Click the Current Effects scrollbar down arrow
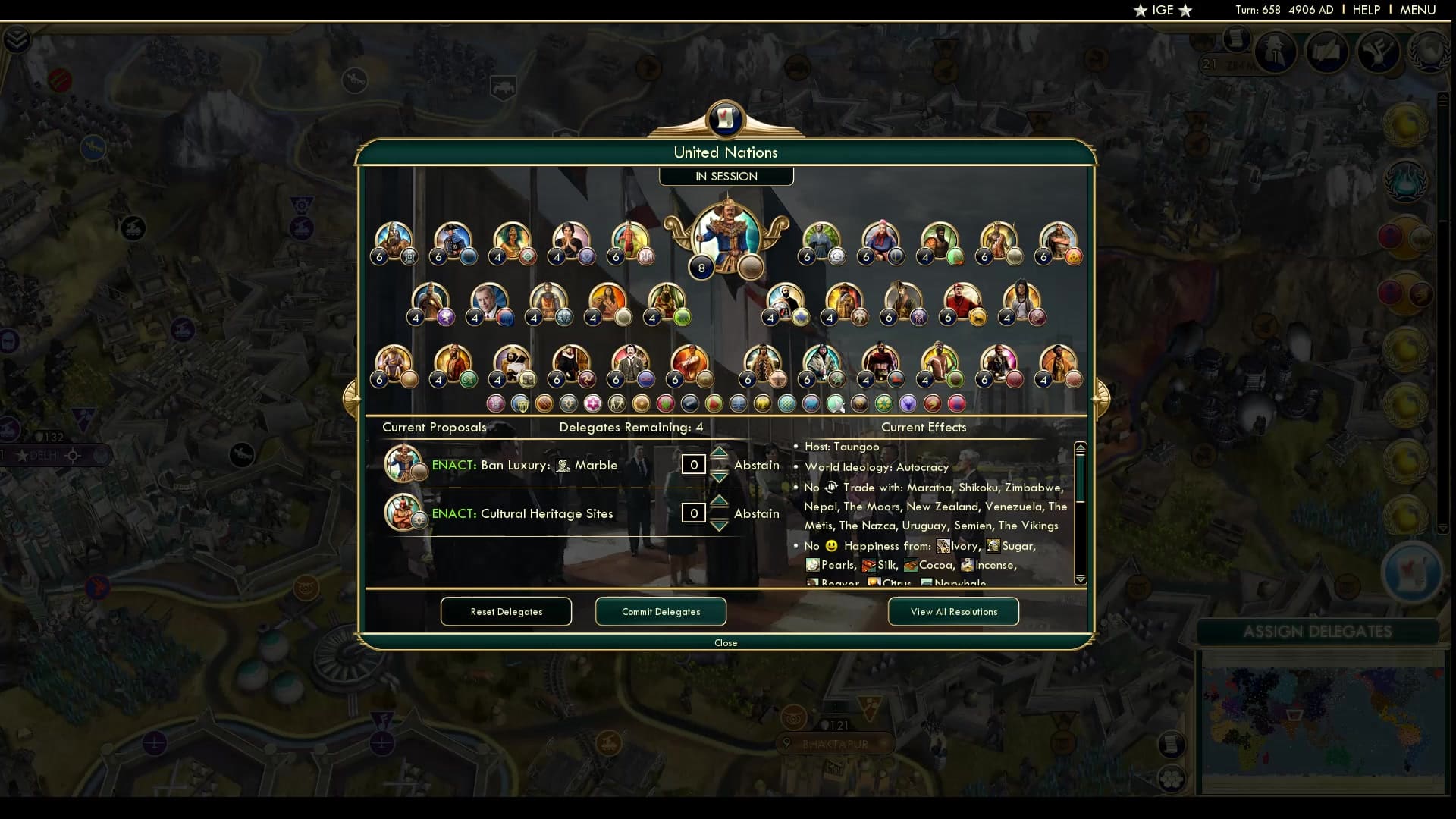Image resolution: width=1456 pixels, height=819 pixels. (1080, 580)
